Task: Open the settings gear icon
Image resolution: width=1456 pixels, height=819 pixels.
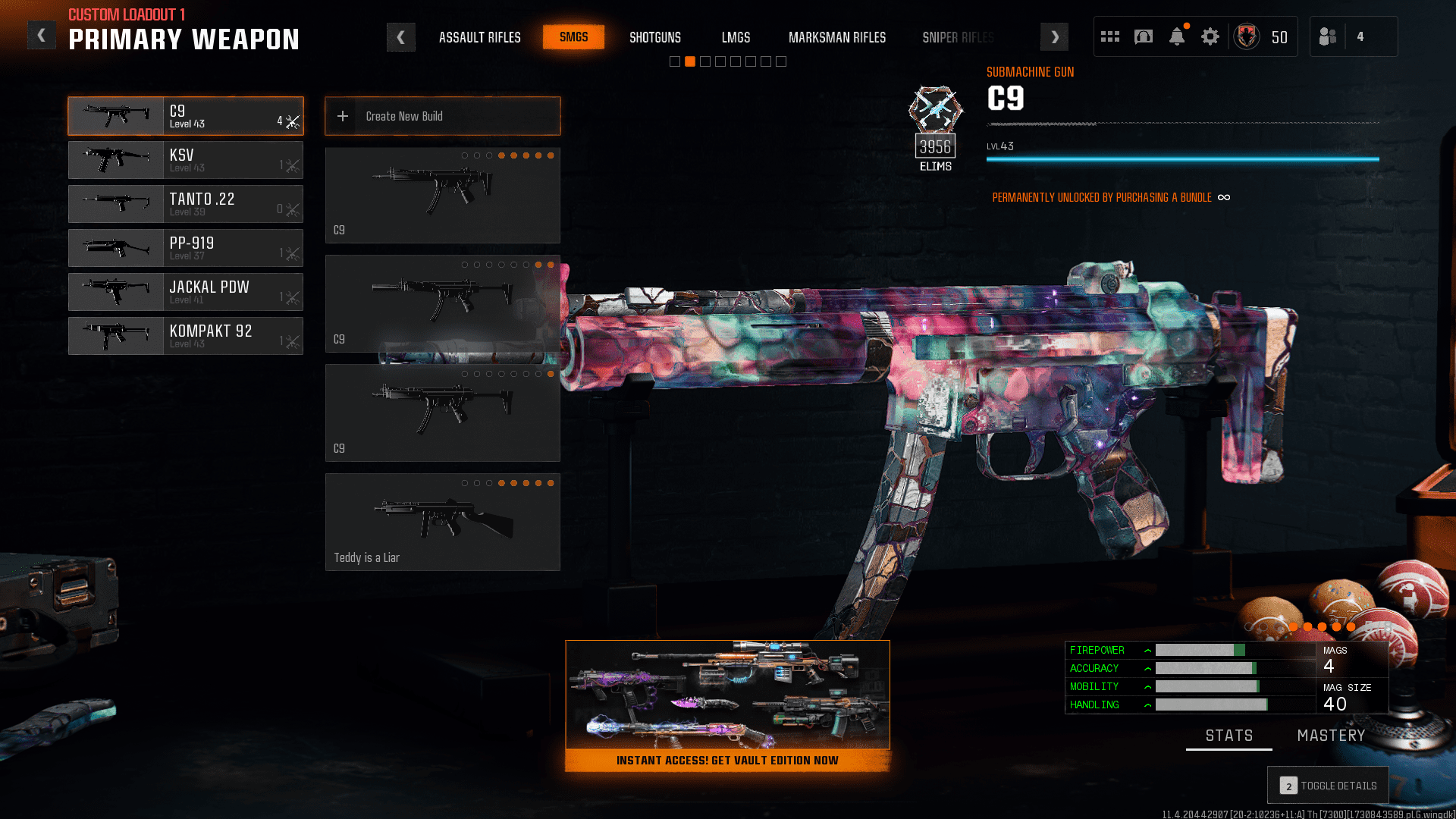Action: 1210,36
